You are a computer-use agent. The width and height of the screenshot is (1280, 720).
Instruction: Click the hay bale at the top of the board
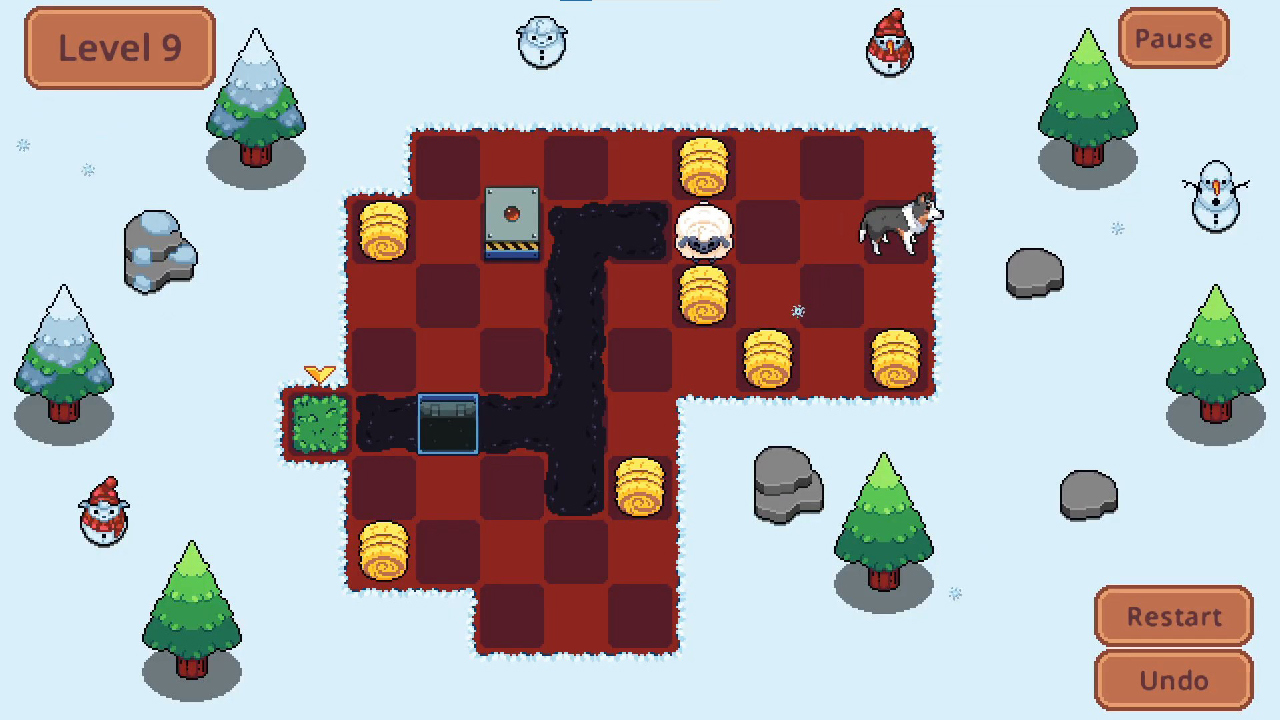(x=705, y=165)
